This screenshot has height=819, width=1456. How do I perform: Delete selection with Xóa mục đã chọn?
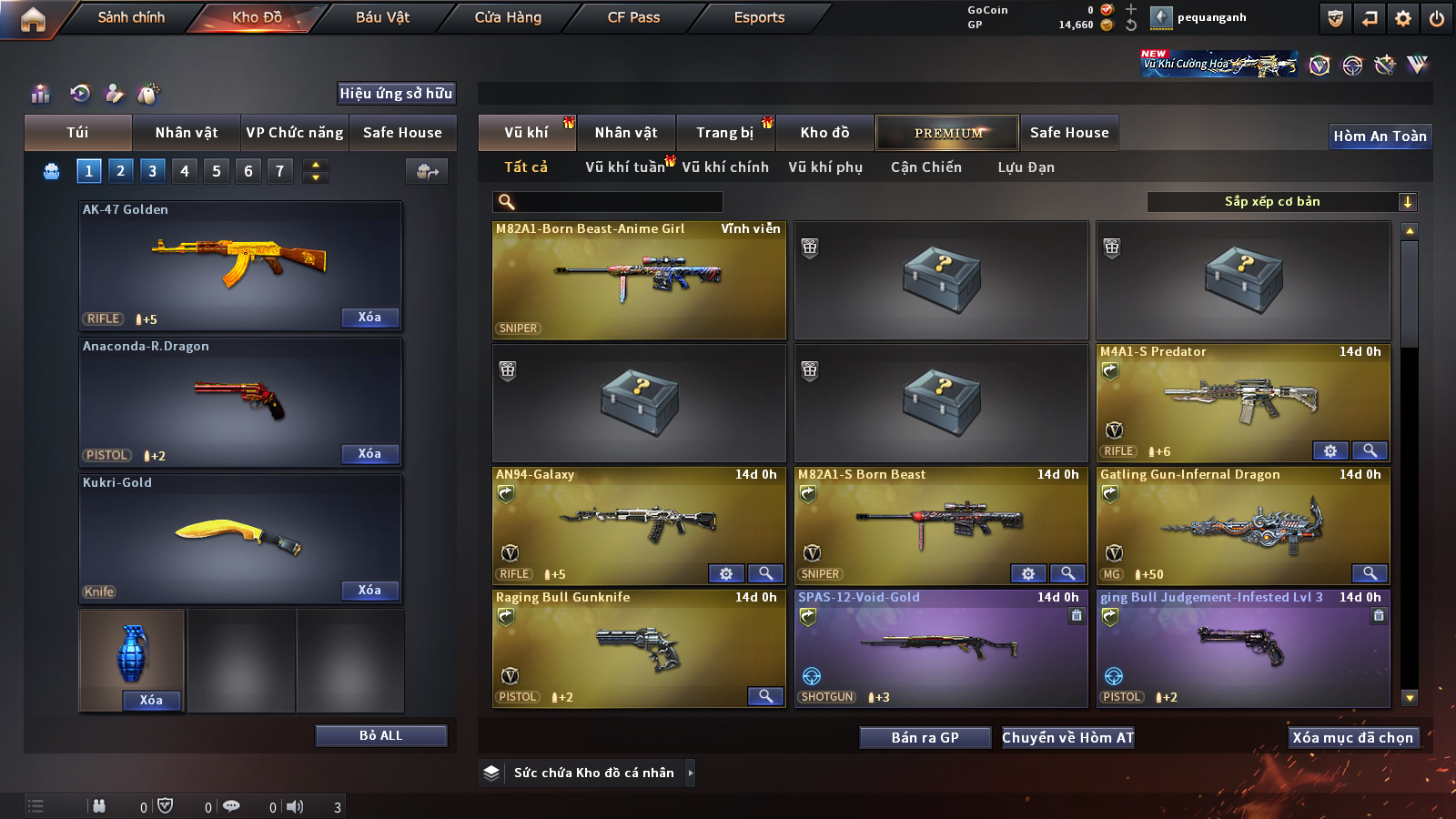(x=1352, y=737)
